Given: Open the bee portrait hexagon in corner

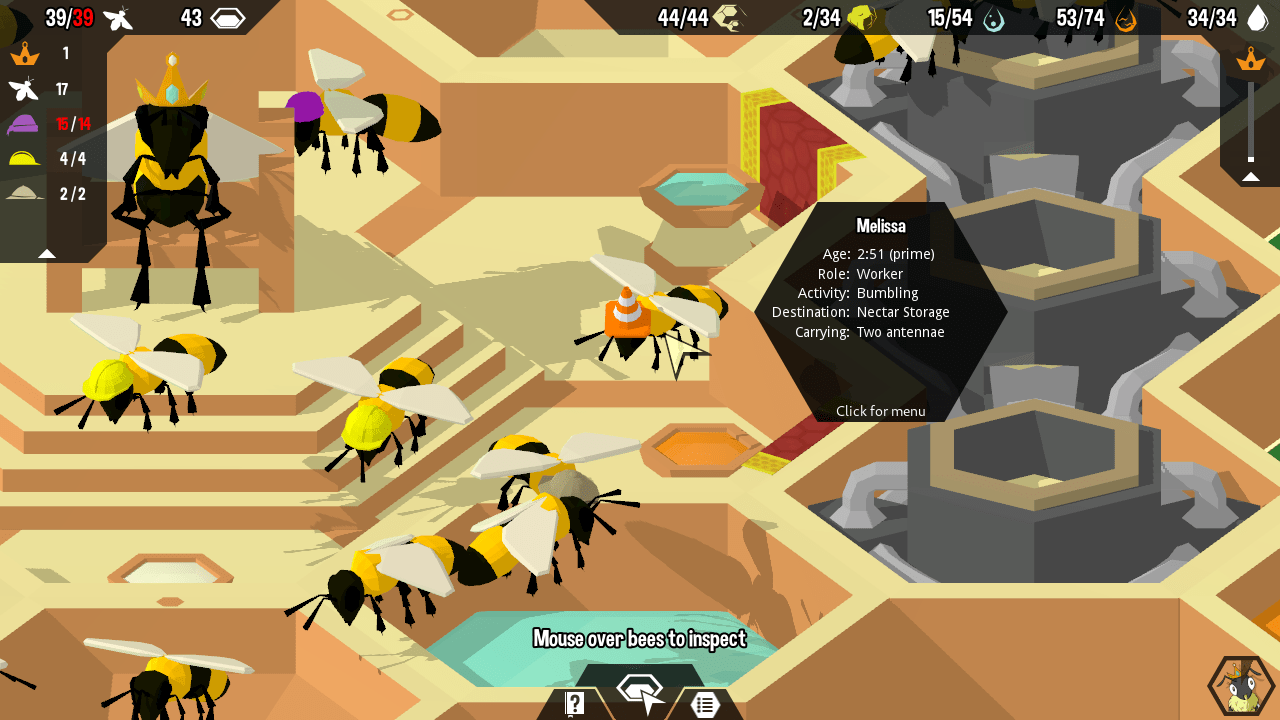Looking at the screenshot, I should (x=1239, y=686).
